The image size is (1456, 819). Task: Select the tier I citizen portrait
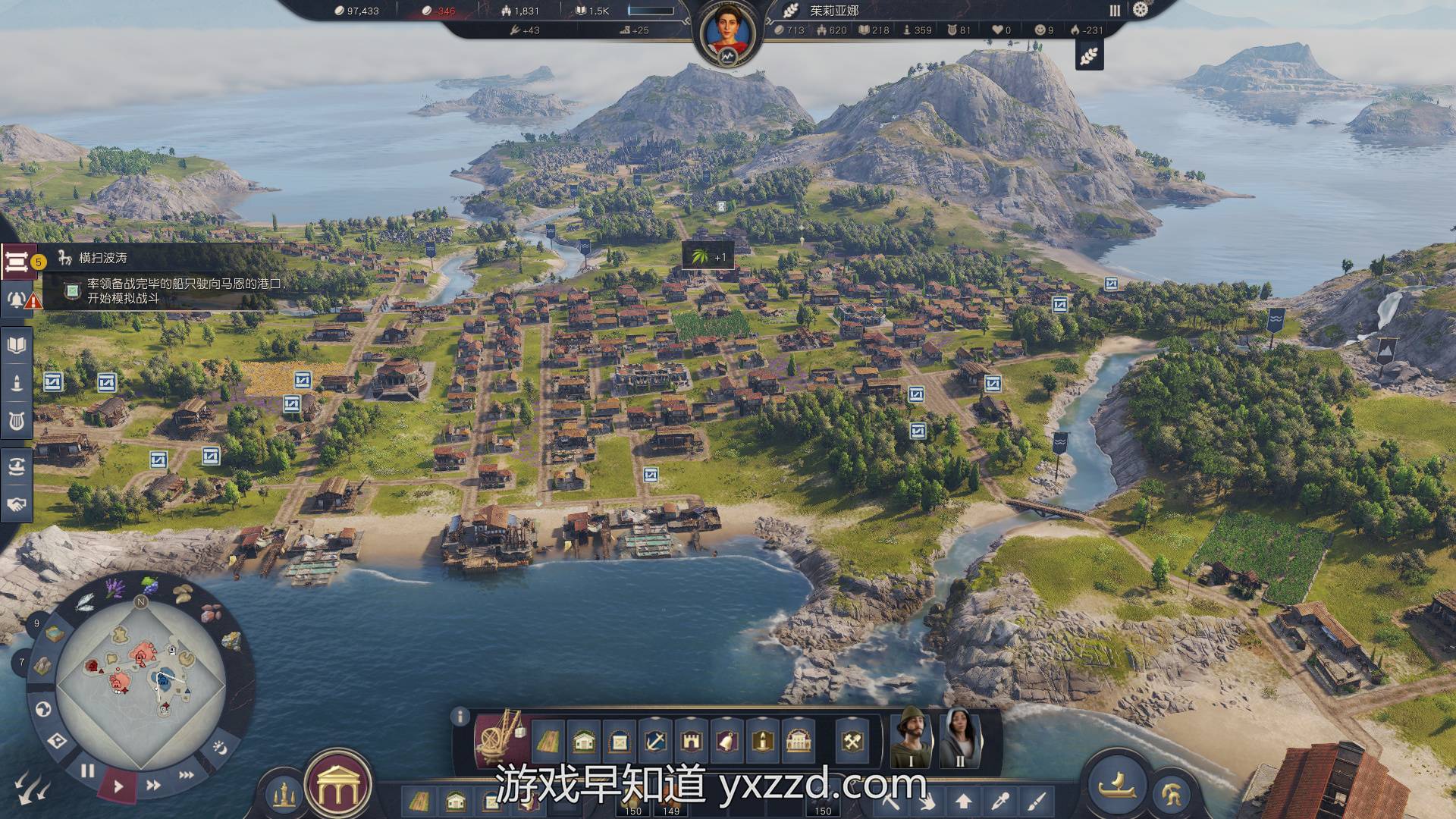(911, 738)
